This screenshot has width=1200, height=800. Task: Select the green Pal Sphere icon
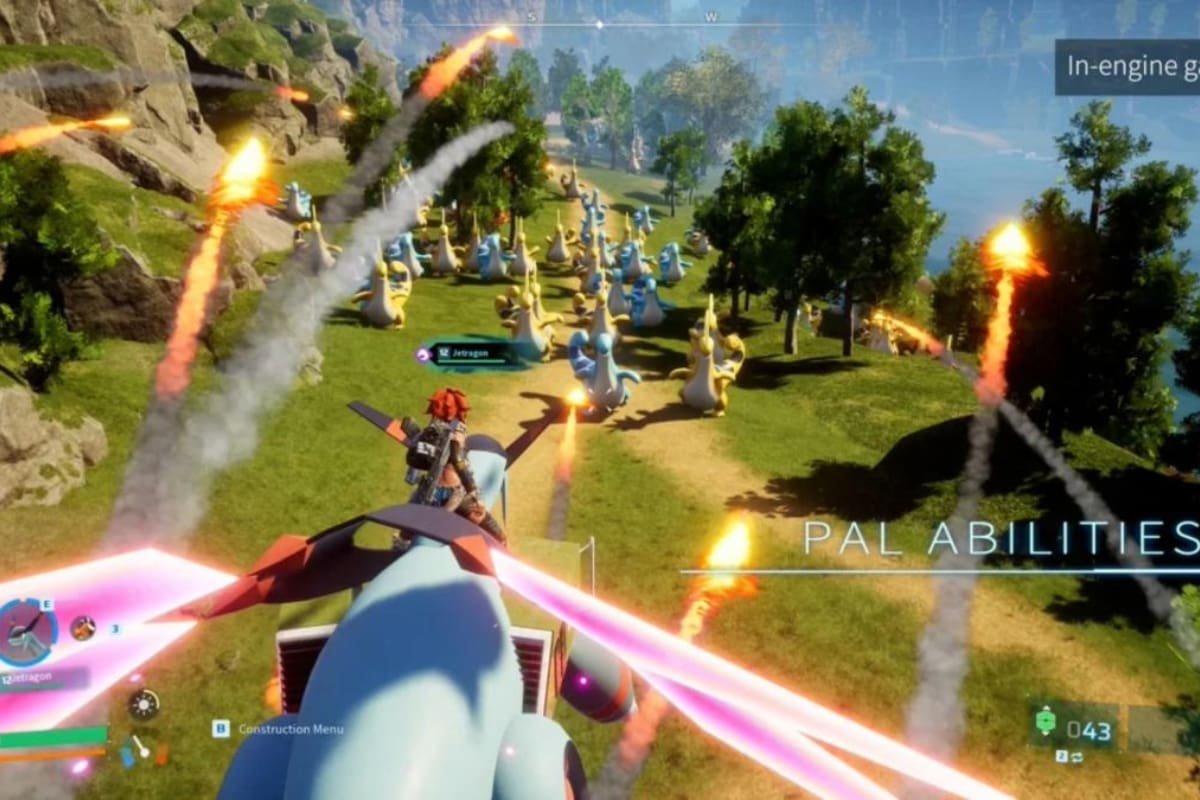(x=1046, y=722)
